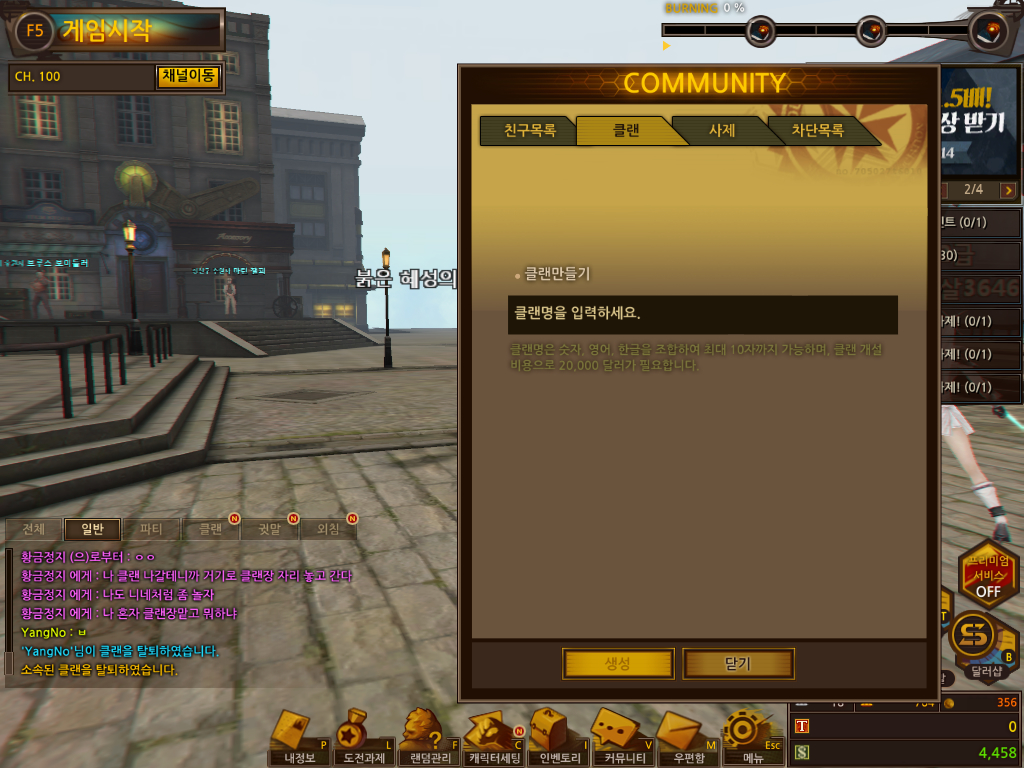Select the 사제 tab in Community
The height and width of the screenshot is (768, 1024).
tap(721, 131)
